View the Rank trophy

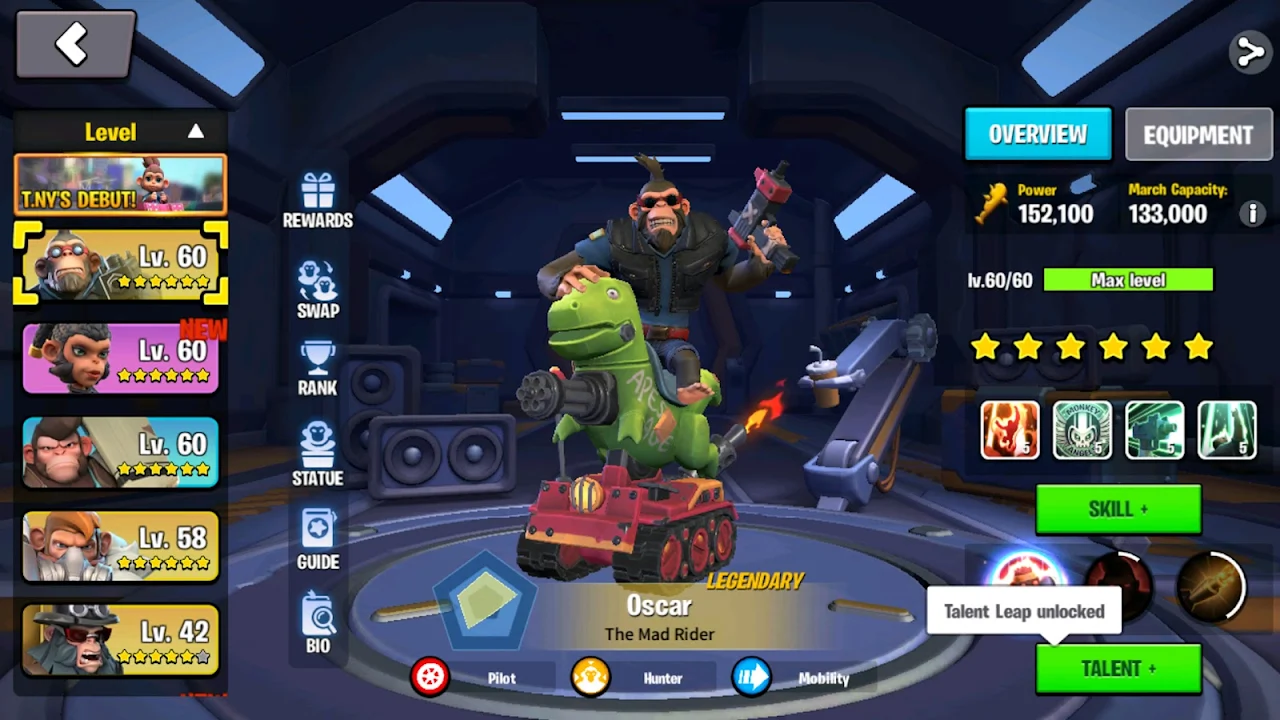[317, 369]
